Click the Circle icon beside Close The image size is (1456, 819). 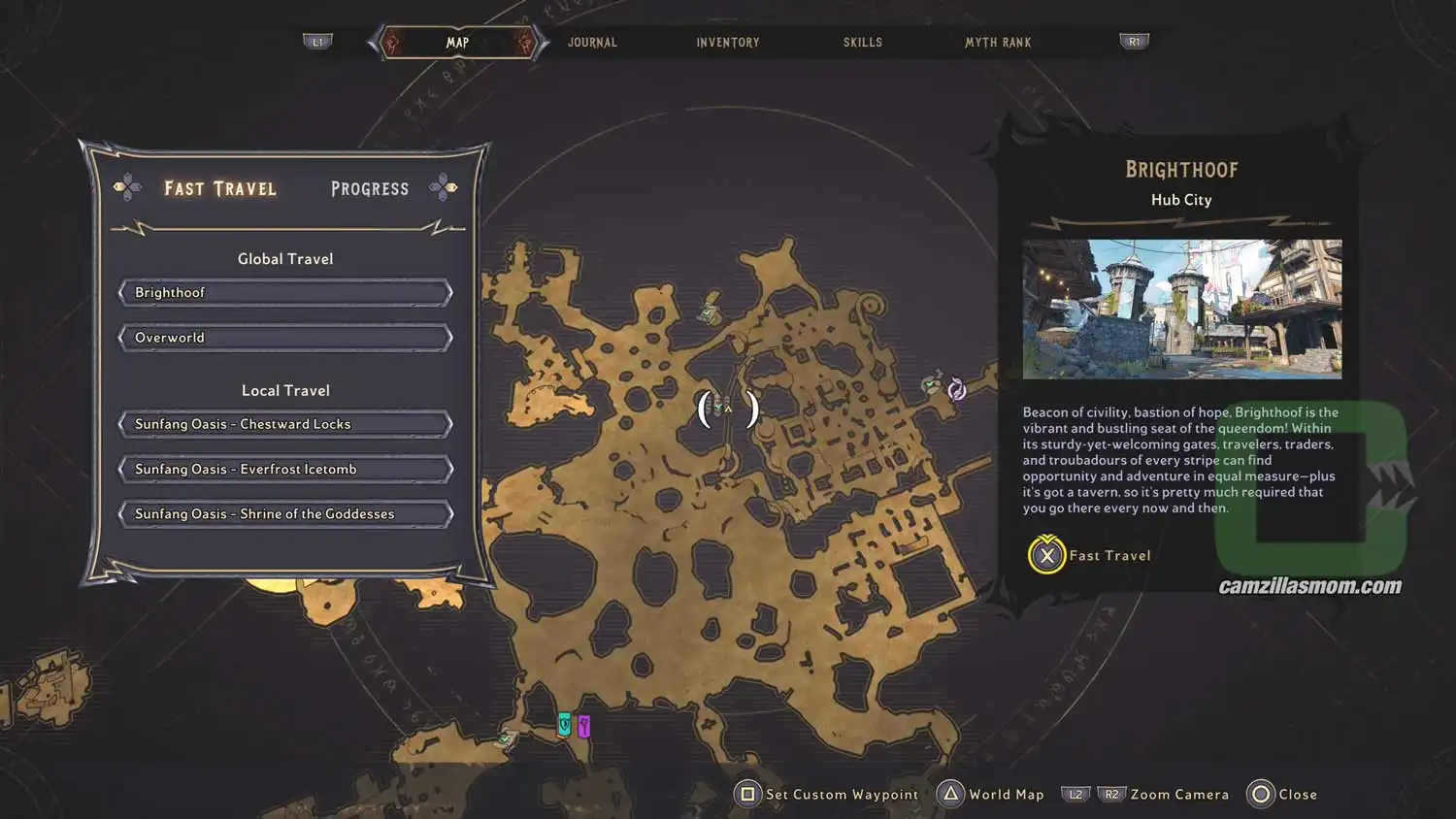[1259, 794]
